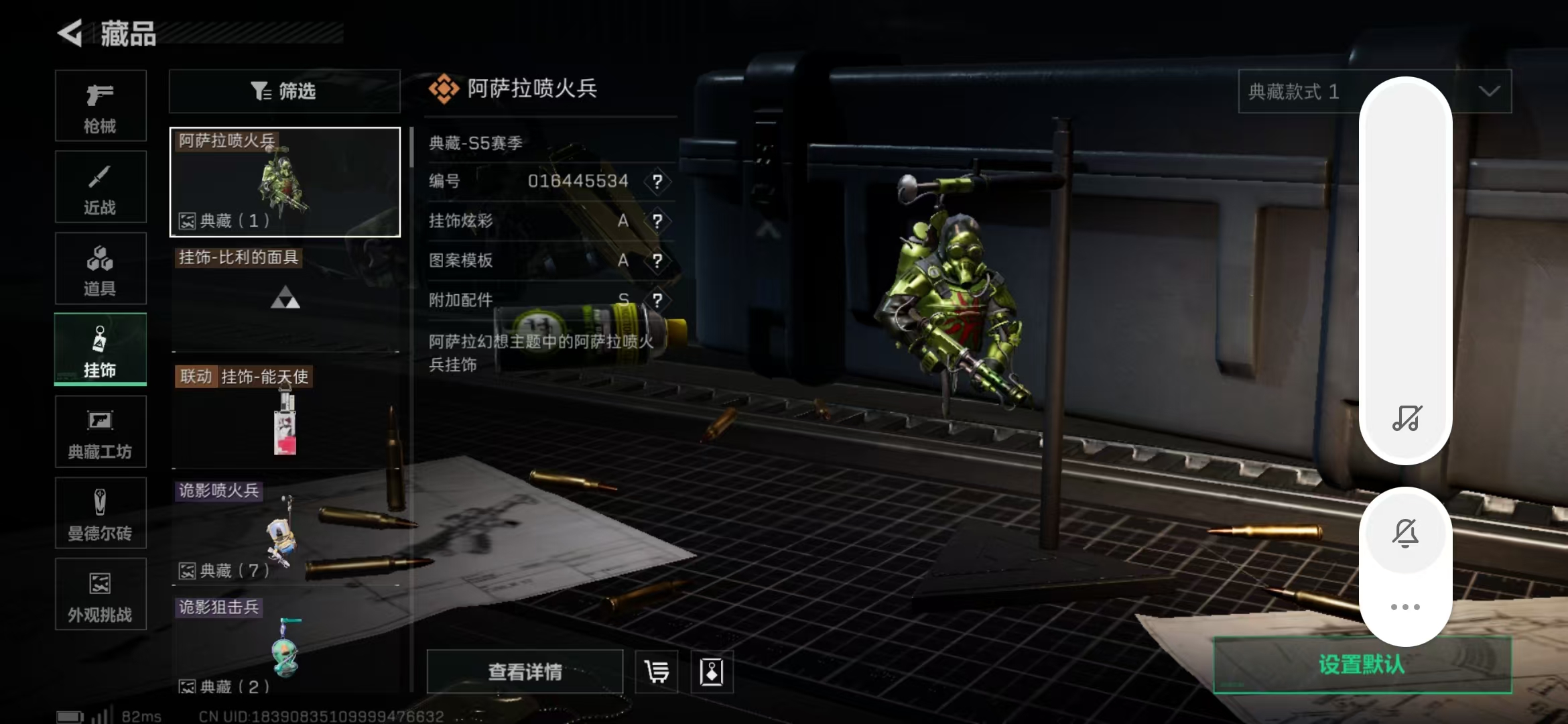Open the 筛选 filter options
The image size is (1568, 724).
(284, 91)
